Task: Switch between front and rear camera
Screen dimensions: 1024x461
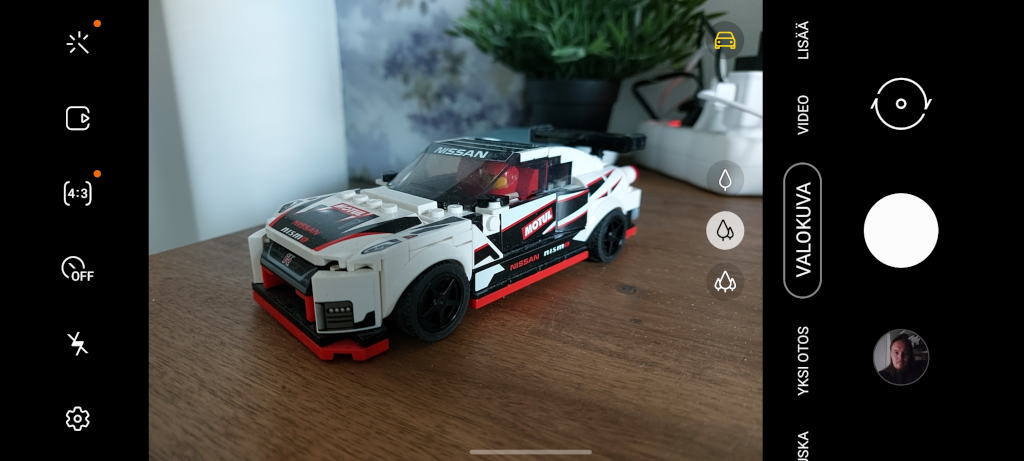Action: (x=901, y=104)
